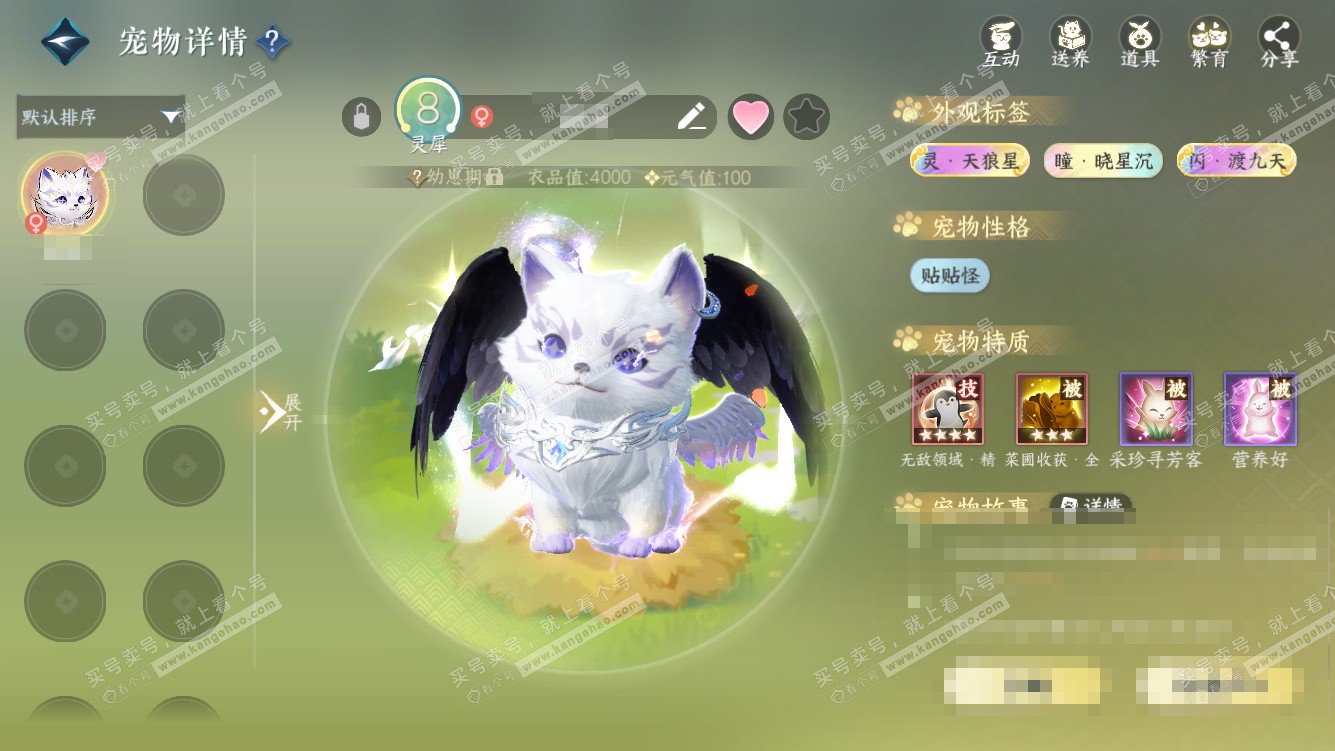Go back using the top-left diamond icon
Image resolution: width=1335 pixels, height=751 pixels.
pos(65,42)
